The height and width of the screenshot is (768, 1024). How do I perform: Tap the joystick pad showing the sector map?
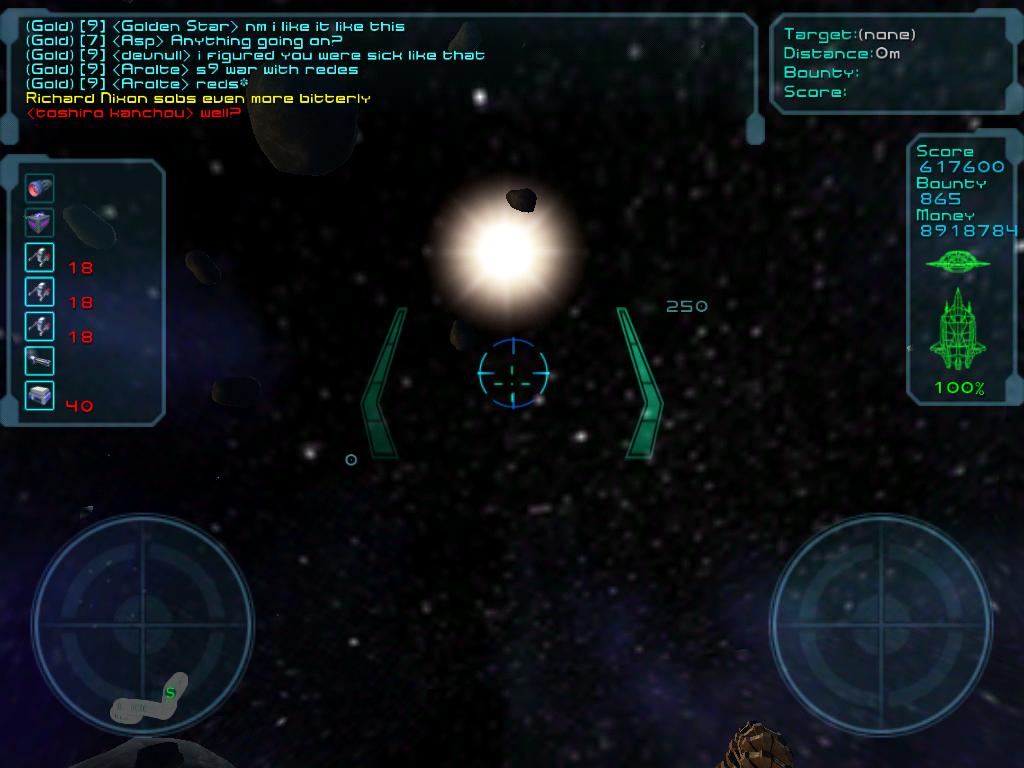[x=143, y=624]
